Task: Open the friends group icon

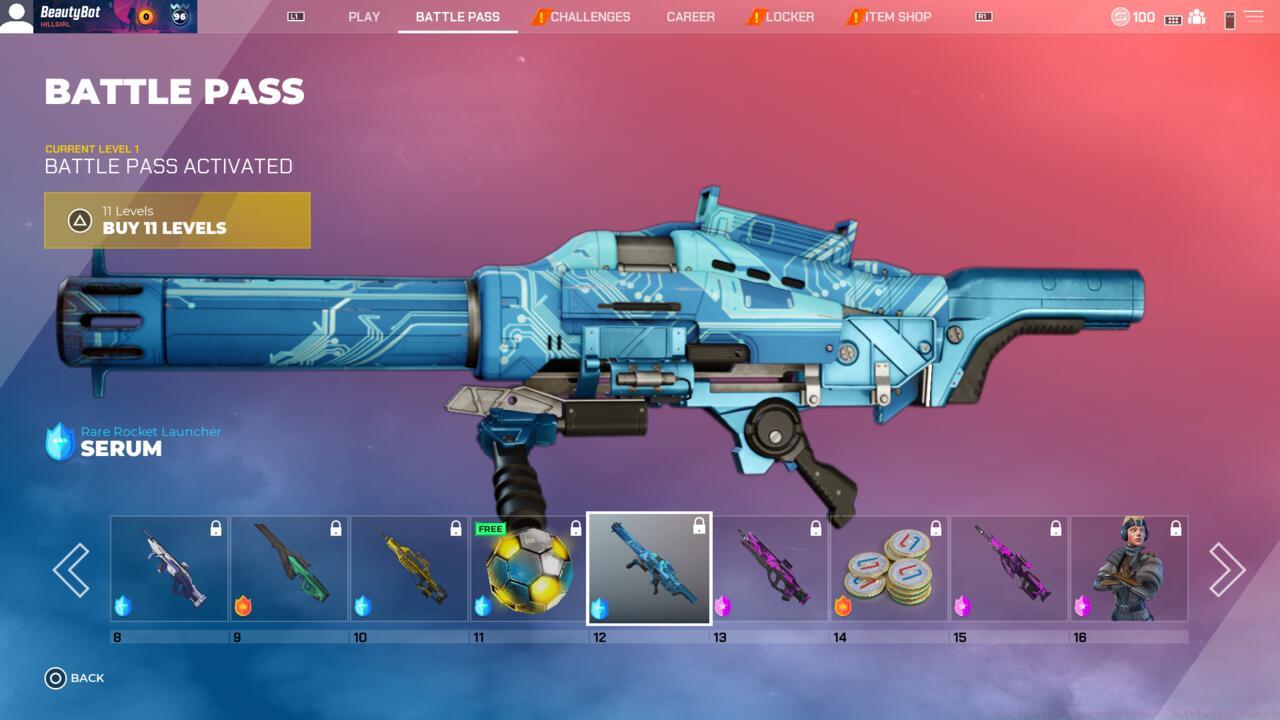Action: pyautogui.click(x=1196, y=18)
